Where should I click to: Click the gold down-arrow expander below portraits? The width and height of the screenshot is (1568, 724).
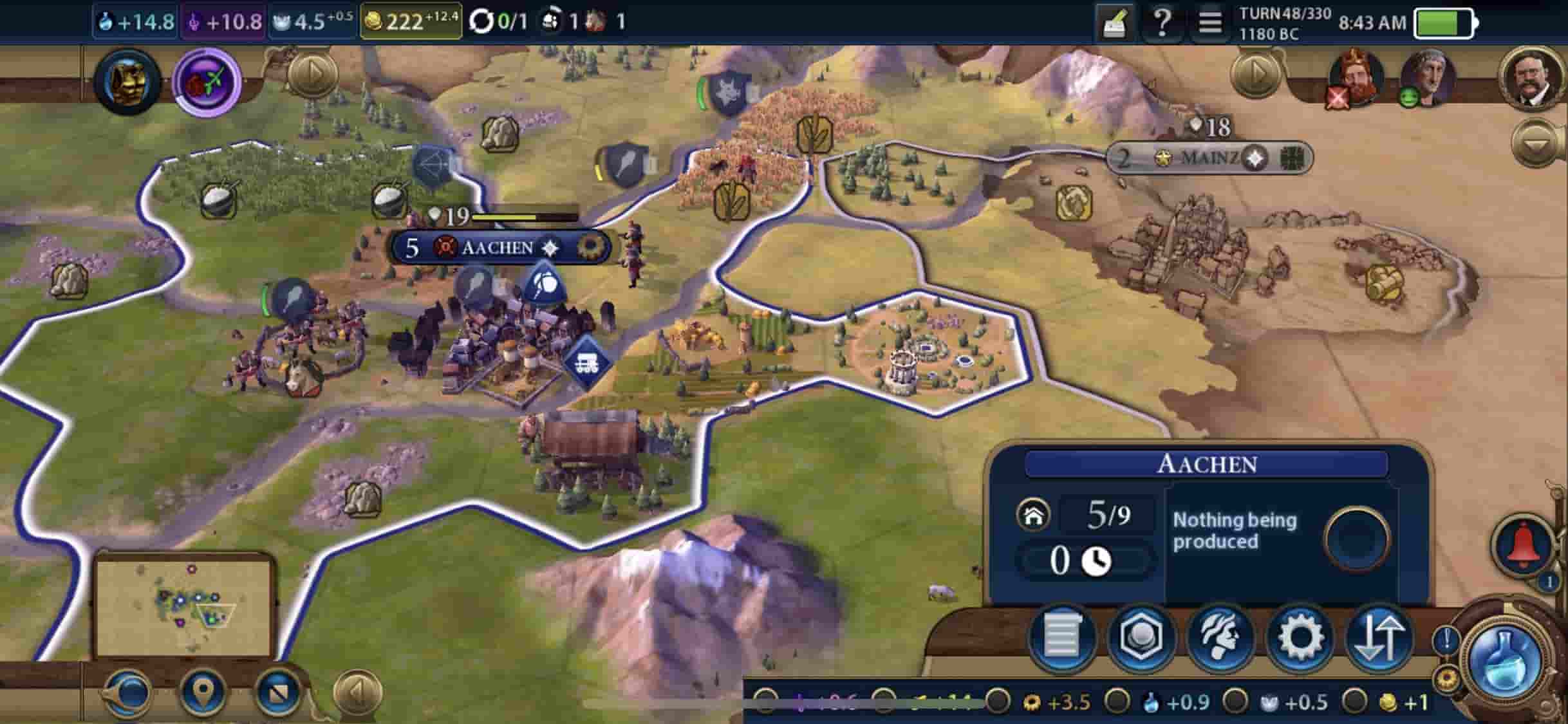(x=1535, y=144)
